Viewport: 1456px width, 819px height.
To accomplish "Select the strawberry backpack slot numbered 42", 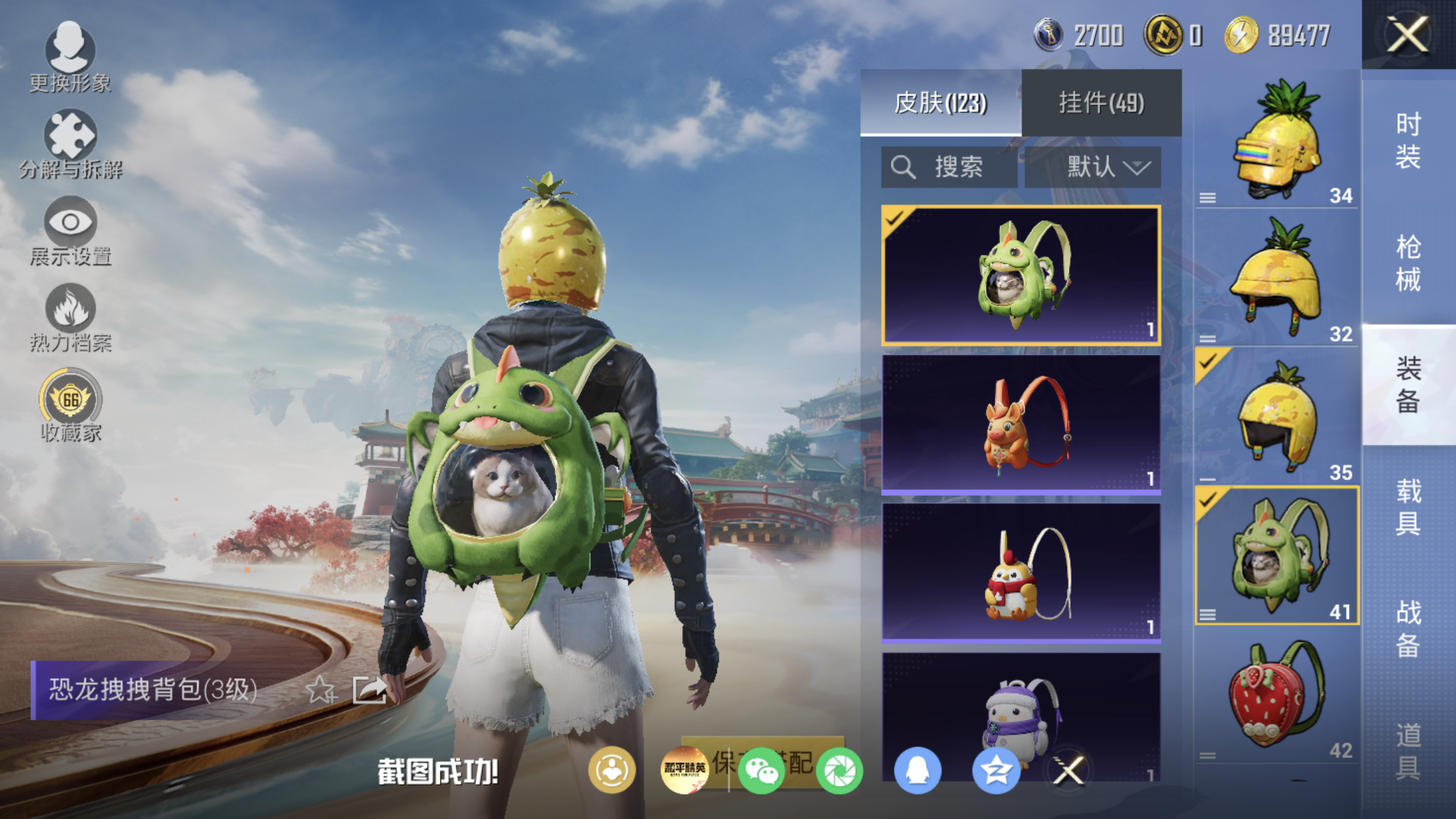I will [x=1277, y=698].
